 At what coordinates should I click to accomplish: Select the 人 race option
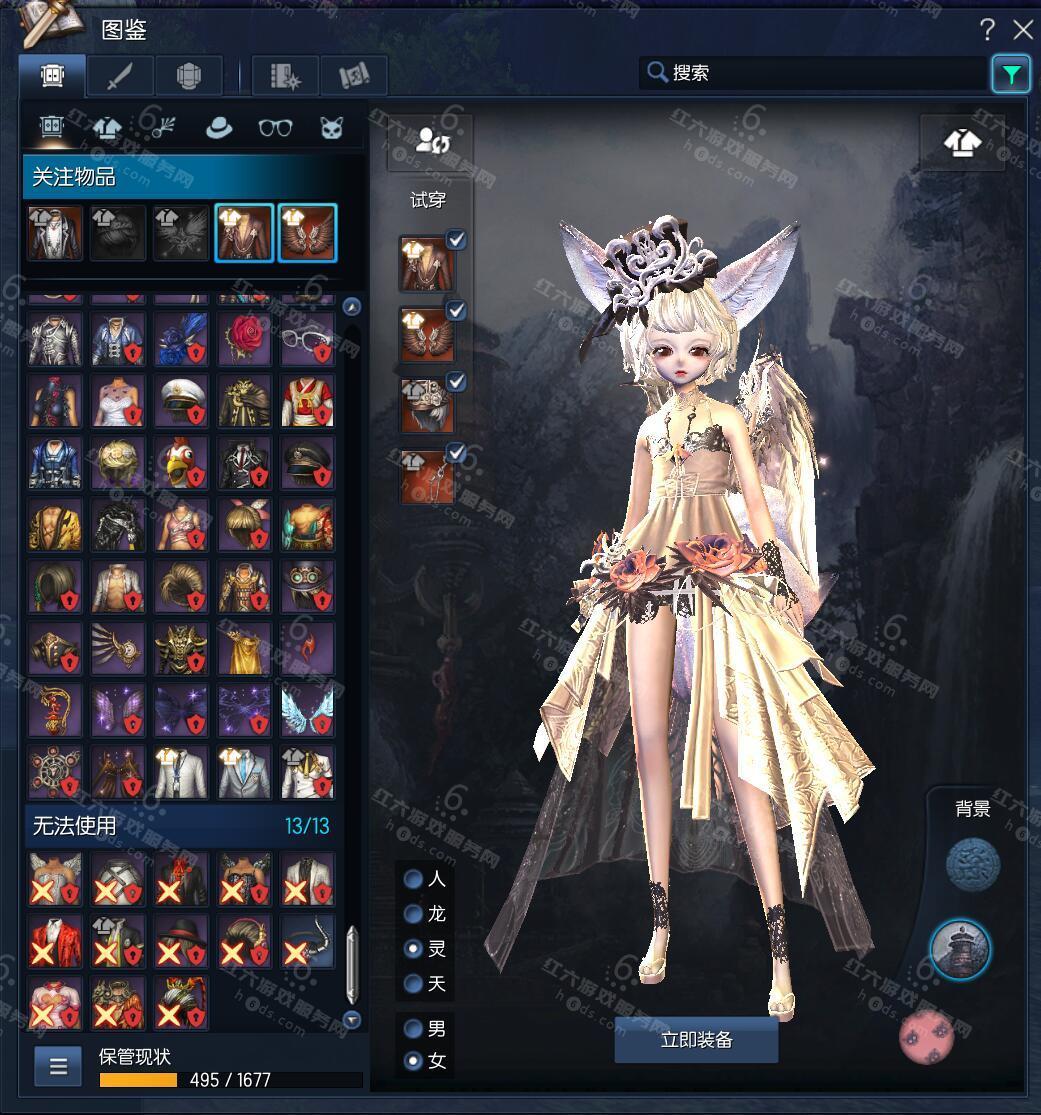[x=413, y=880]
